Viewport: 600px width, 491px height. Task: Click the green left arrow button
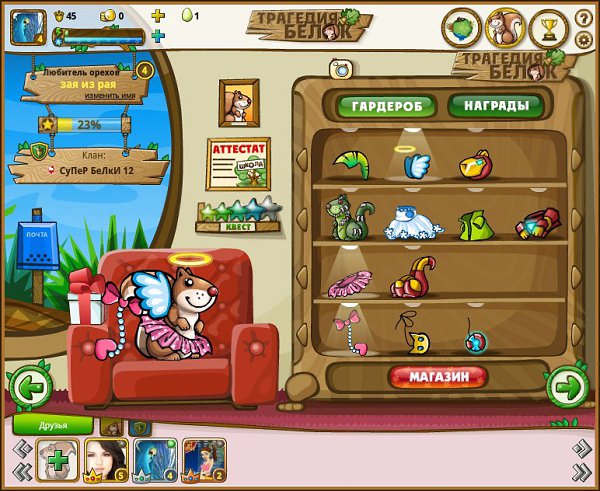(29, 387)
